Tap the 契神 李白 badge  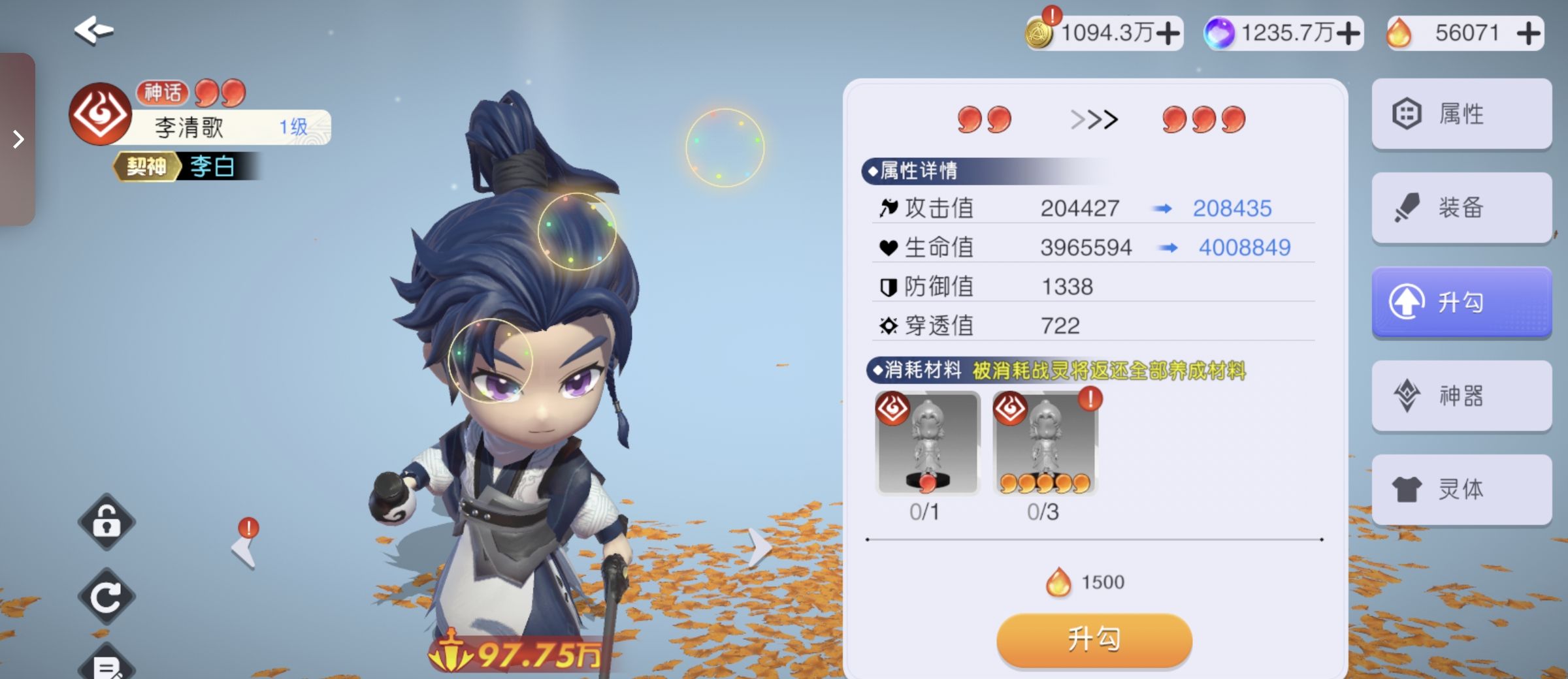point(173,166)
